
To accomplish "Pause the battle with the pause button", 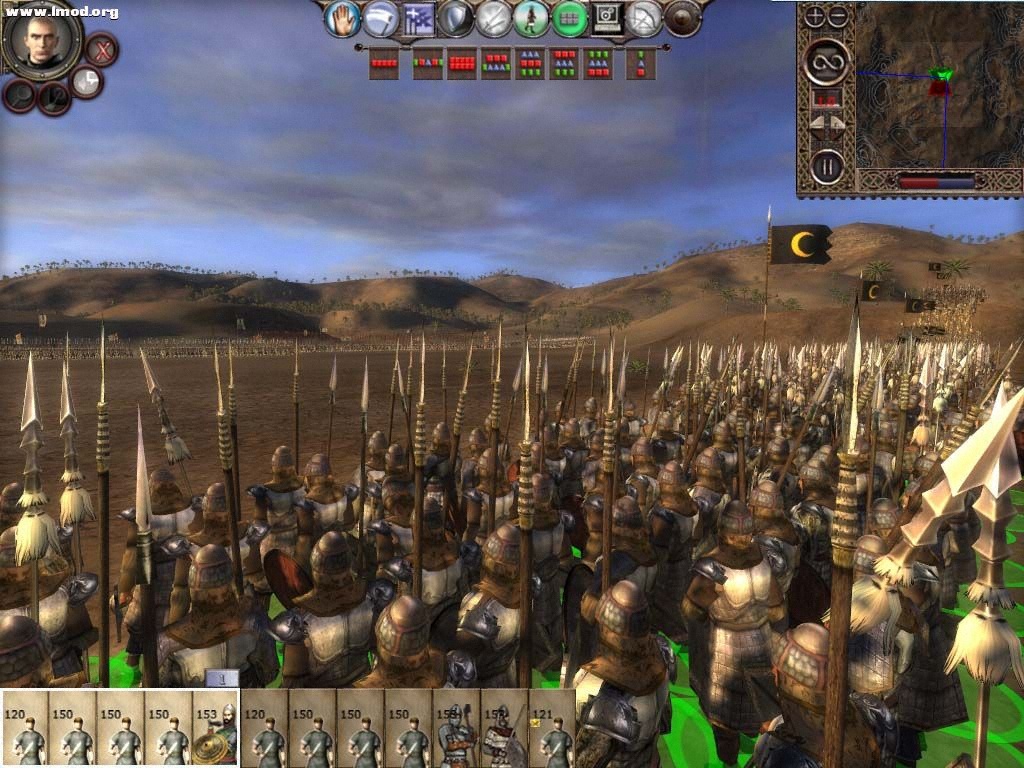I will 827,165.
